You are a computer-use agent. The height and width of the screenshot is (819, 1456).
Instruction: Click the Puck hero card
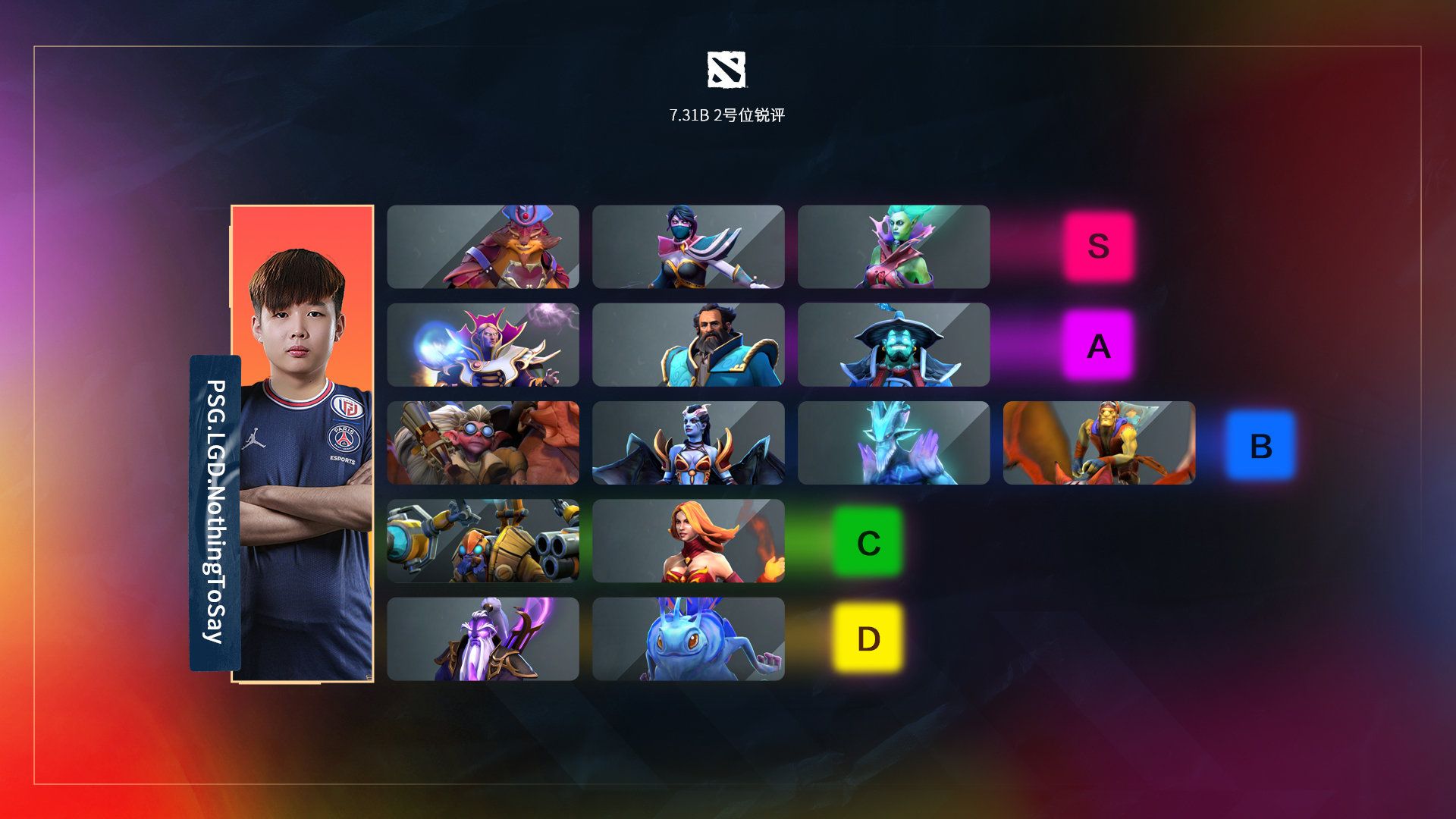click(x=688, y=639)
